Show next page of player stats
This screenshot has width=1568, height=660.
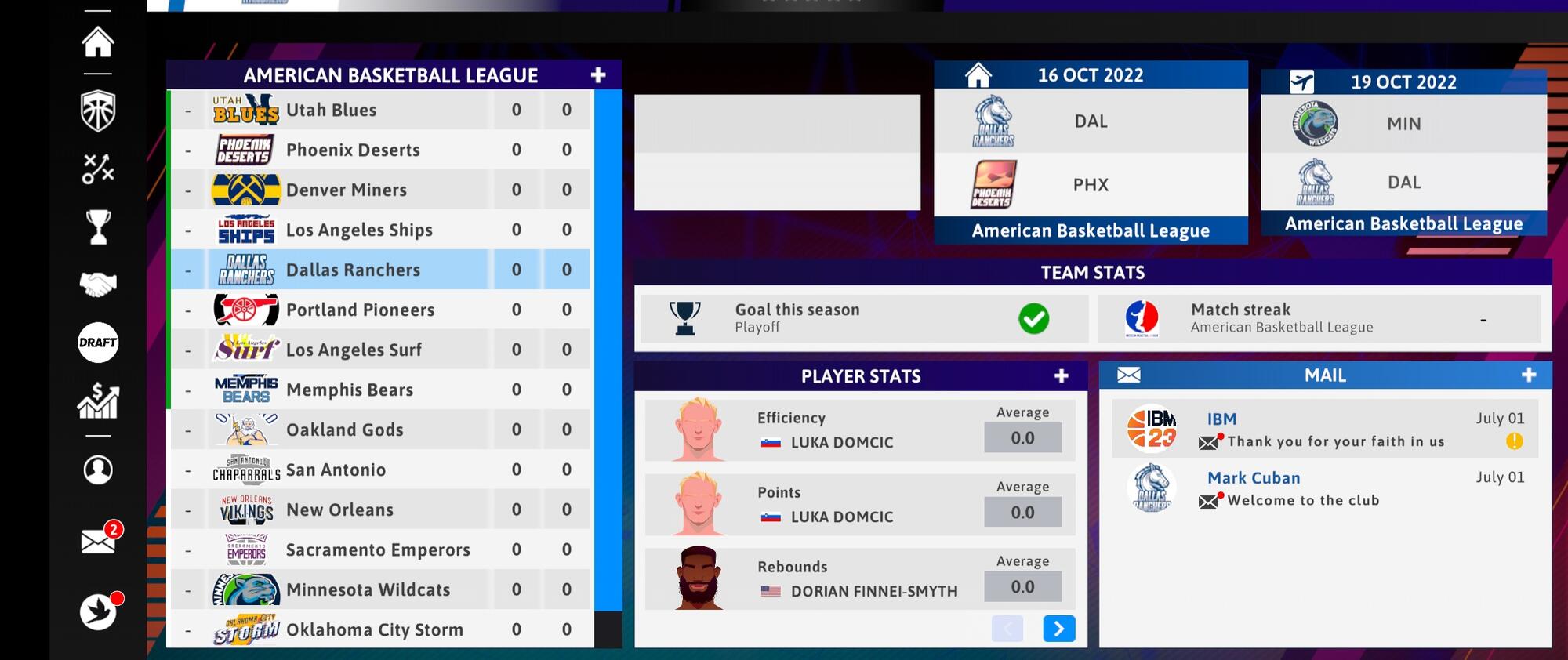coord(1058,629)
